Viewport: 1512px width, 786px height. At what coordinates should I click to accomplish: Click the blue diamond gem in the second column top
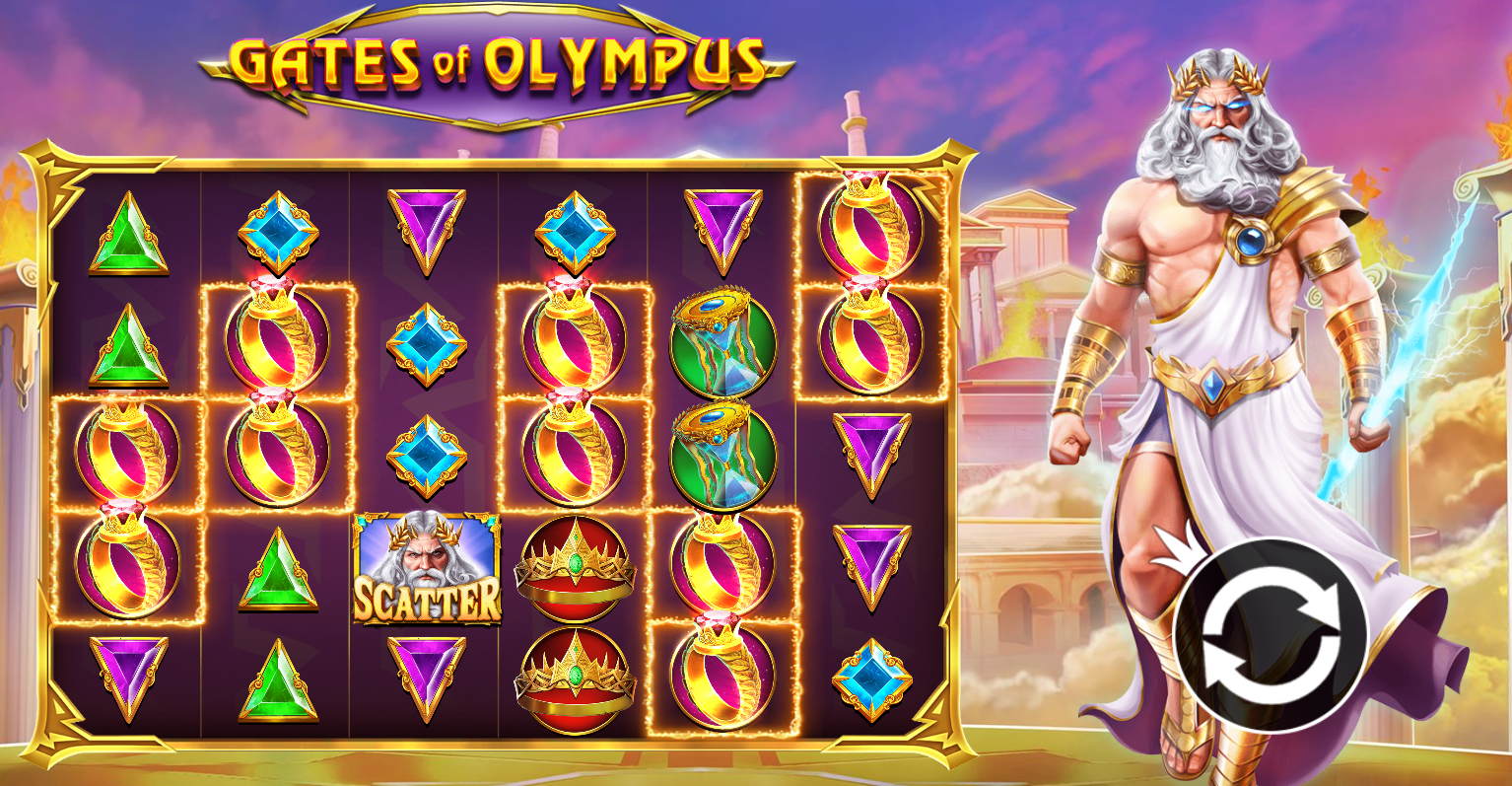point(279,232)
